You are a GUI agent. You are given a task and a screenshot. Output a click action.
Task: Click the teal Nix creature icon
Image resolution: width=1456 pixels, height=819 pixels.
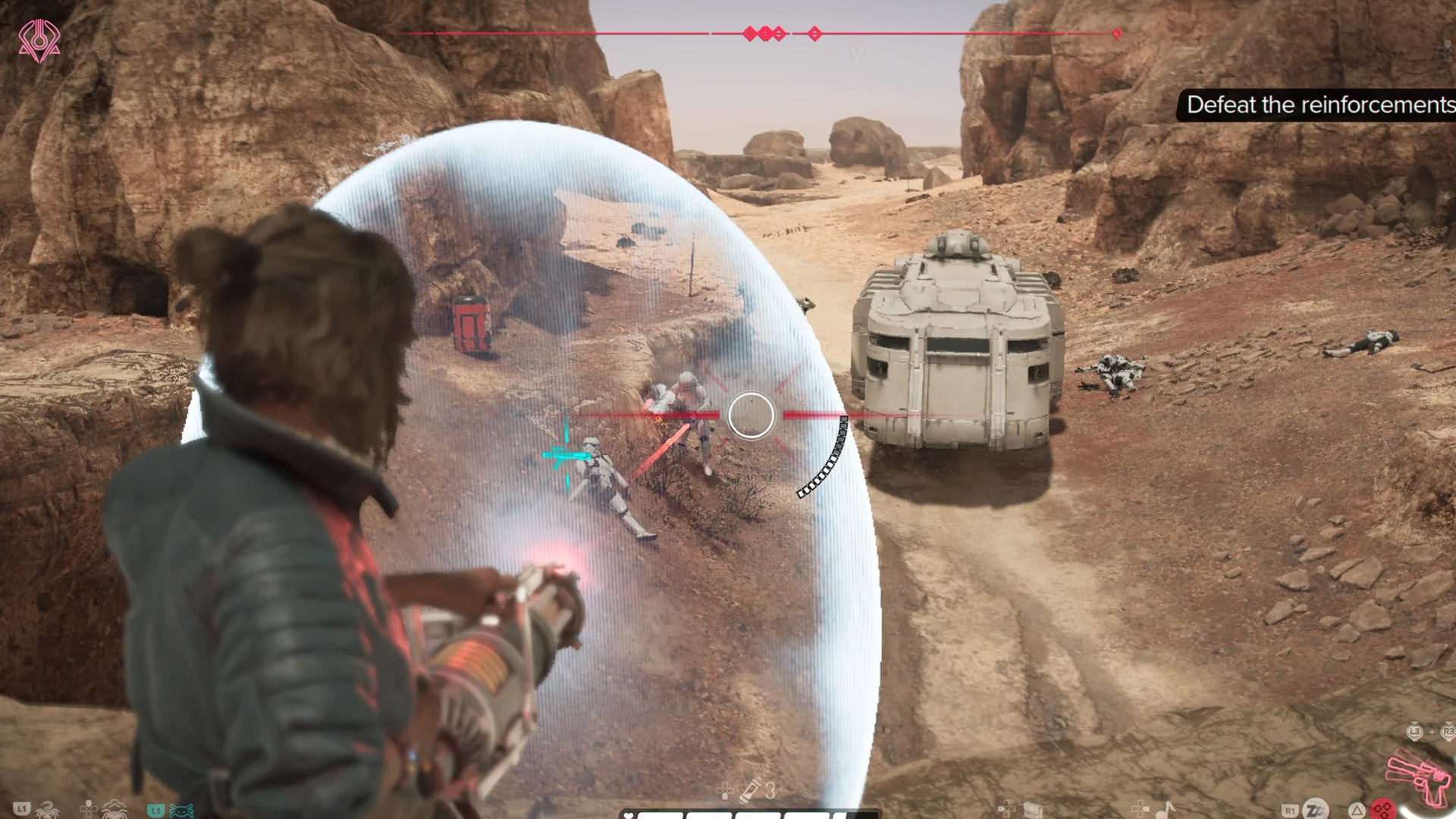coord(181,810)
